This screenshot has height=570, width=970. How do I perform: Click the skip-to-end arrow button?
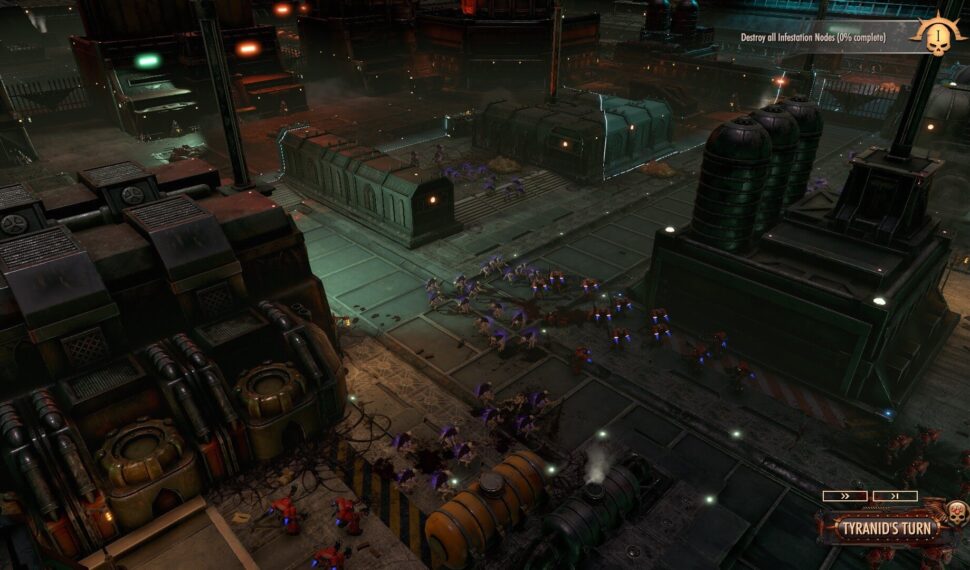(x=894, y=496)
